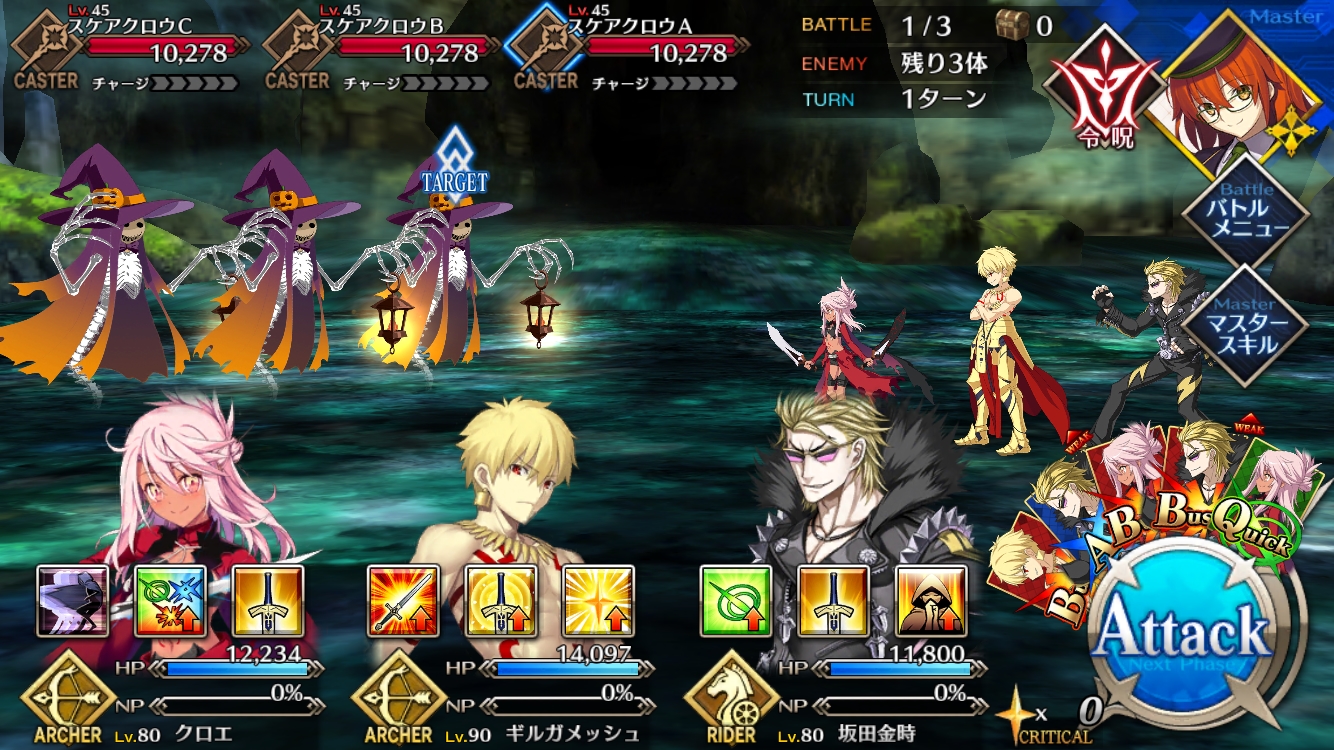Activate Kintoki's green ring skill
Screen dimensions: 1334x750
coord(735,601)
